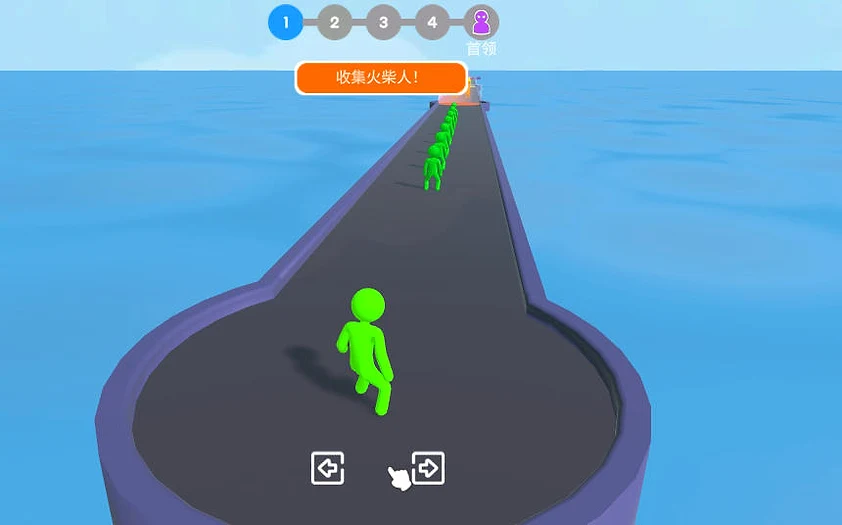842x525 pixels.
Task: Tap the right arrow move button
Action: tap(428, 467)
